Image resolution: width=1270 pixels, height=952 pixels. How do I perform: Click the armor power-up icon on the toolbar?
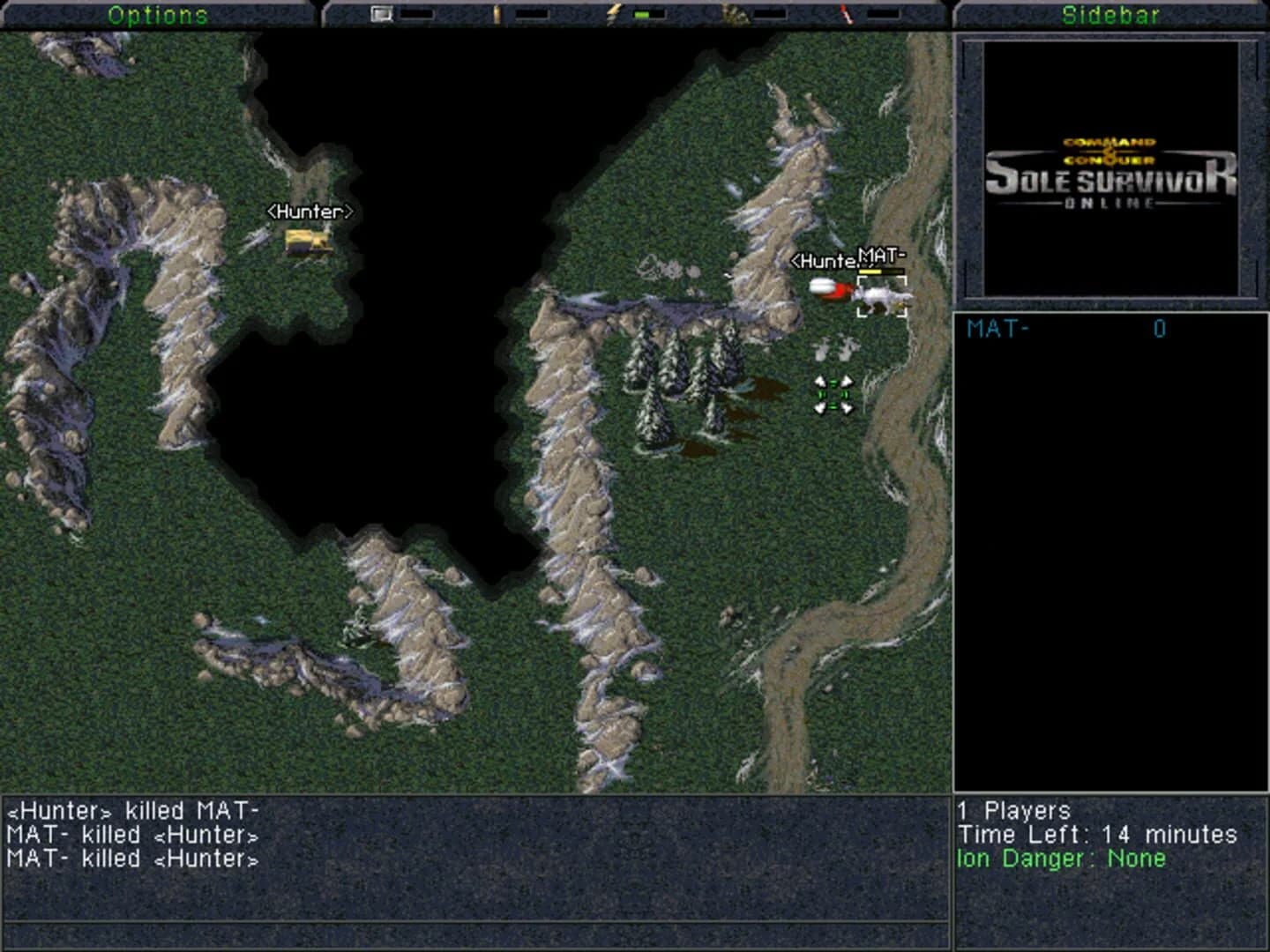(x=381, y=13)
